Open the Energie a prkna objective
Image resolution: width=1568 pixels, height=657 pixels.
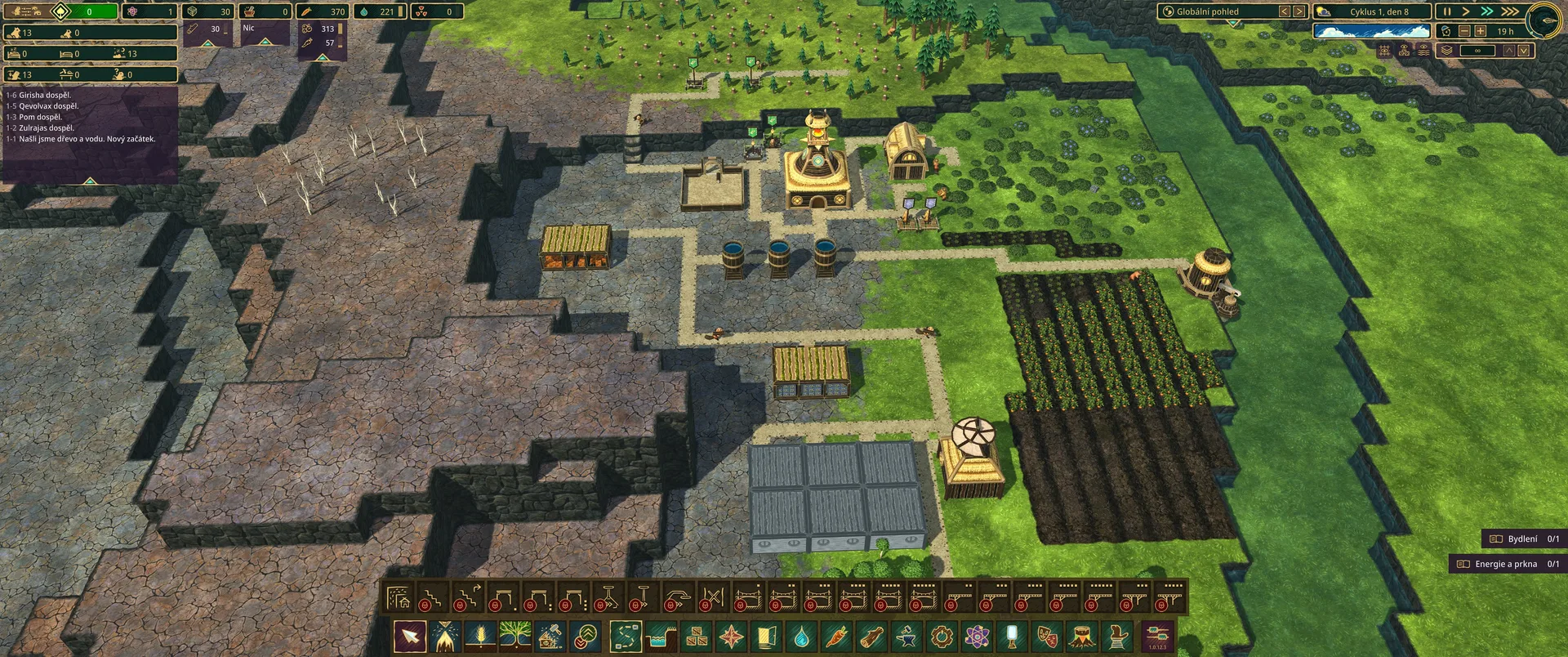click(x=1508, y=564)
